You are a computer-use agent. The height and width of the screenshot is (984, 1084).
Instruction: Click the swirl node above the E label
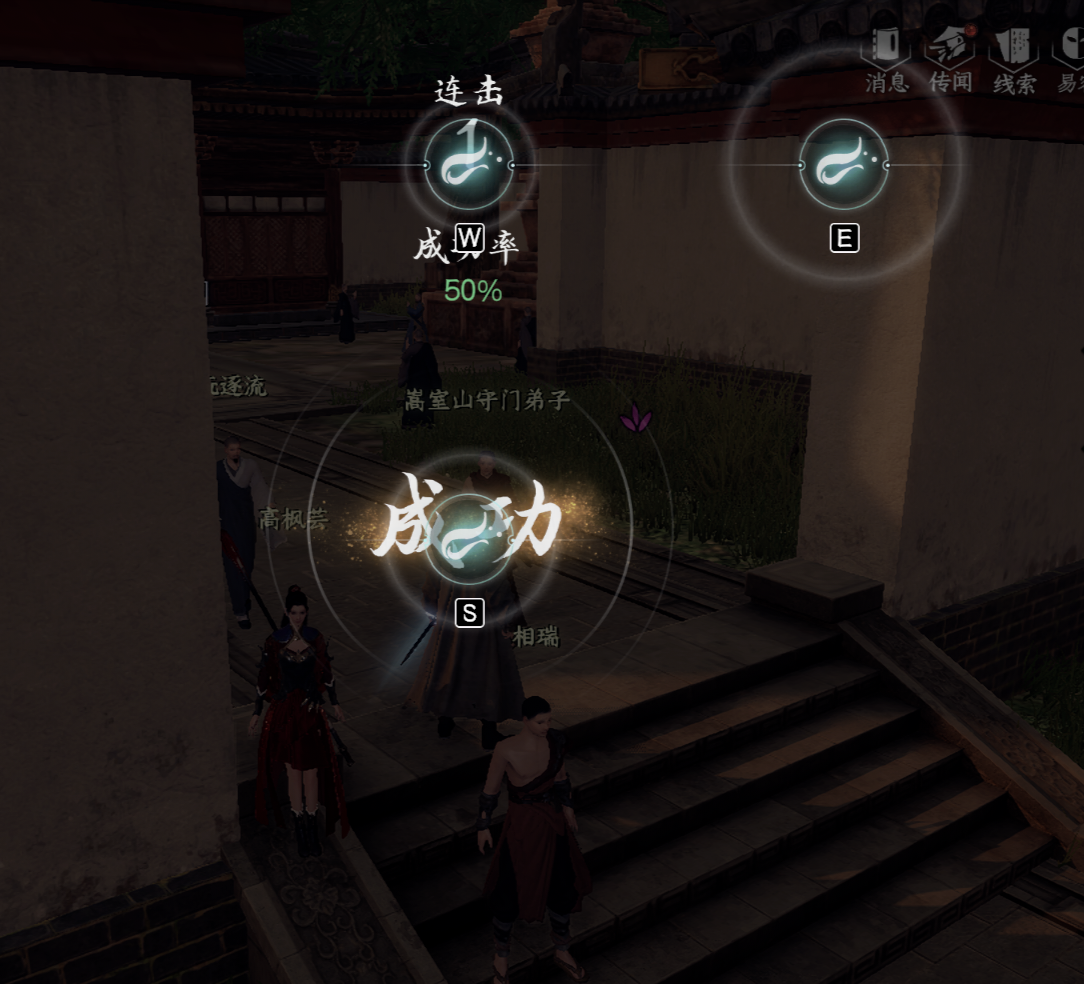pos(844,165)
